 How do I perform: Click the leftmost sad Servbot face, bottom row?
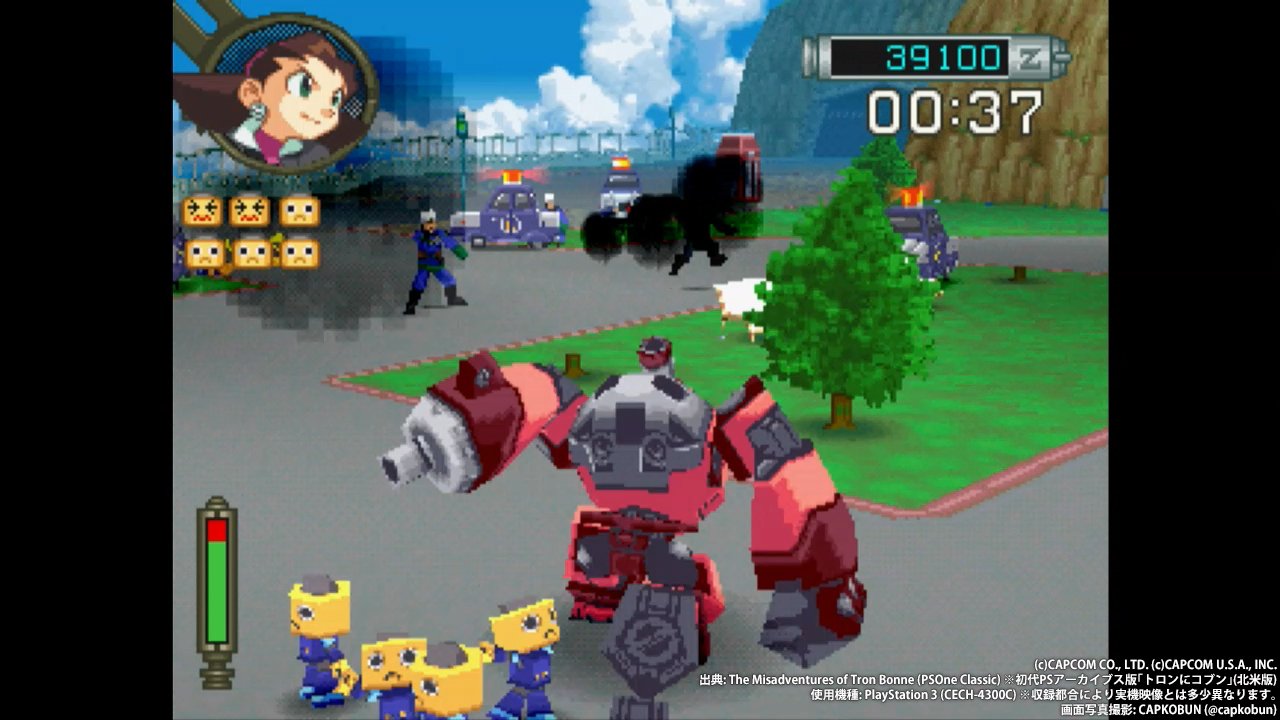[204, 253]
